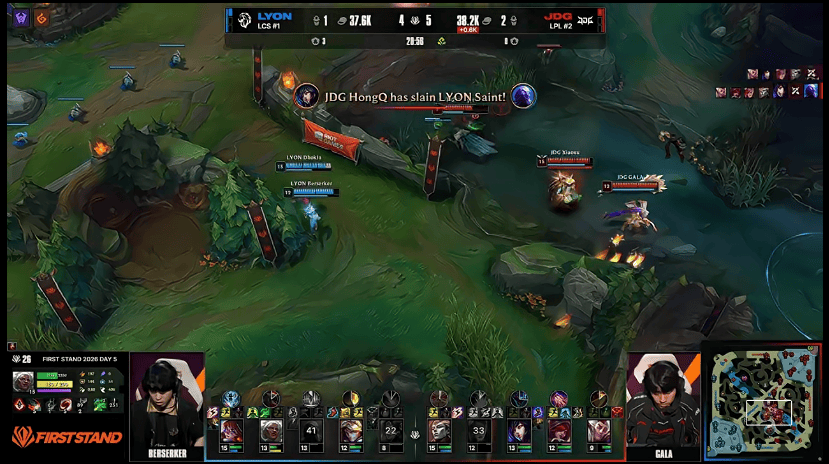Select the orange flame icon at top-left
Screen dimensions: 829x464
pos(41,17)
